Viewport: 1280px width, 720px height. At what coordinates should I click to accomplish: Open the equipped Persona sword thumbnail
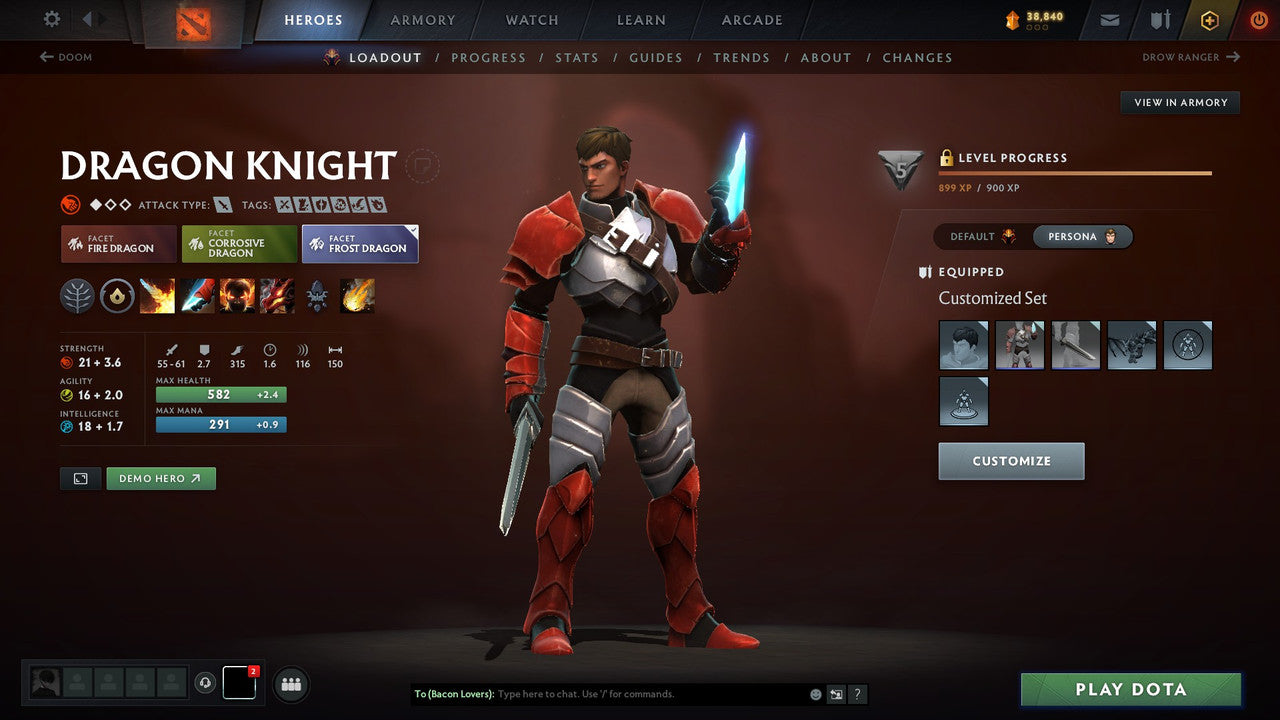coord(1076,345)
